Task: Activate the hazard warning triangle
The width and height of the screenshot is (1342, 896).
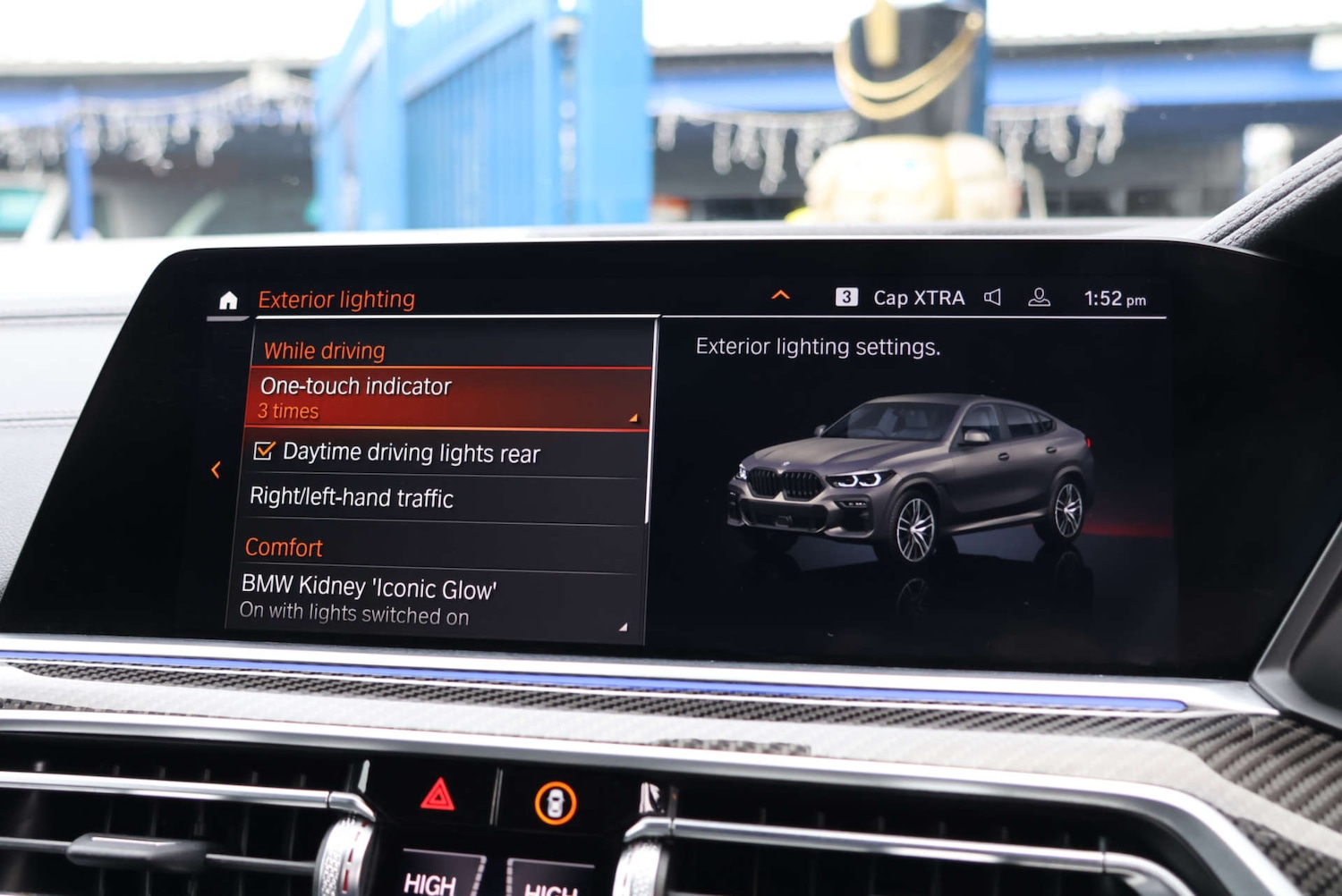Action: pos(437,794)
